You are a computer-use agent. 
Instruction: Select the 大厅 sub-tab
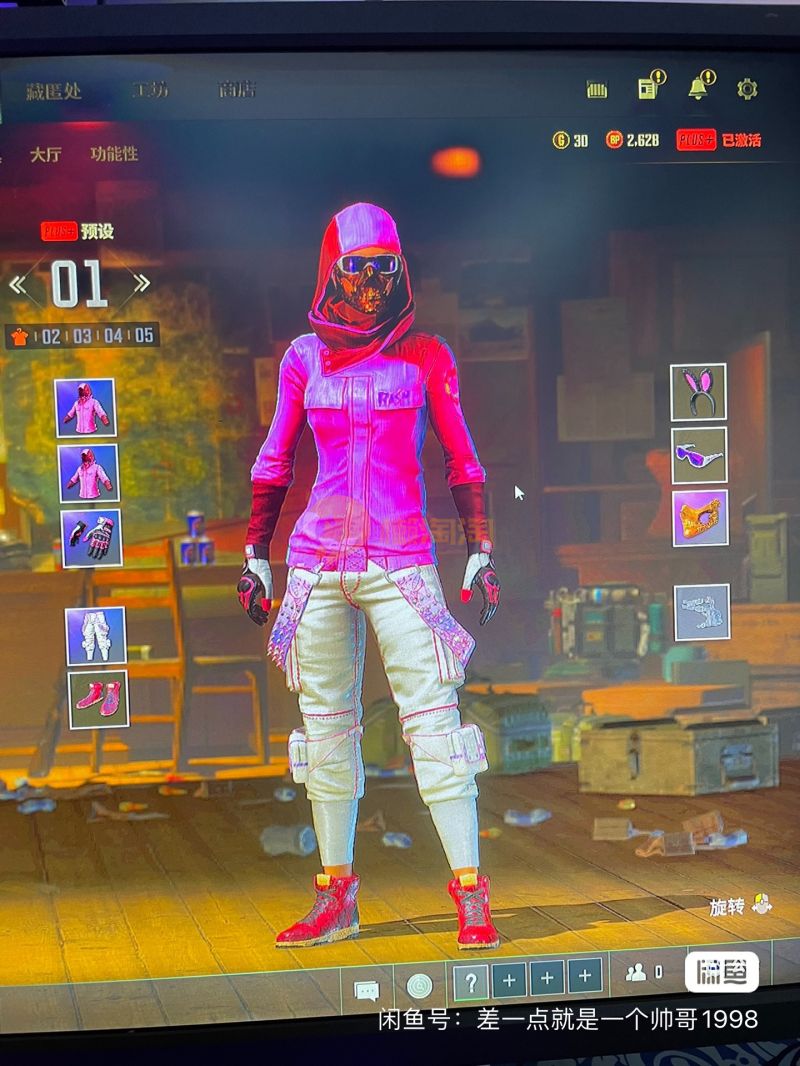click(45, 155)
